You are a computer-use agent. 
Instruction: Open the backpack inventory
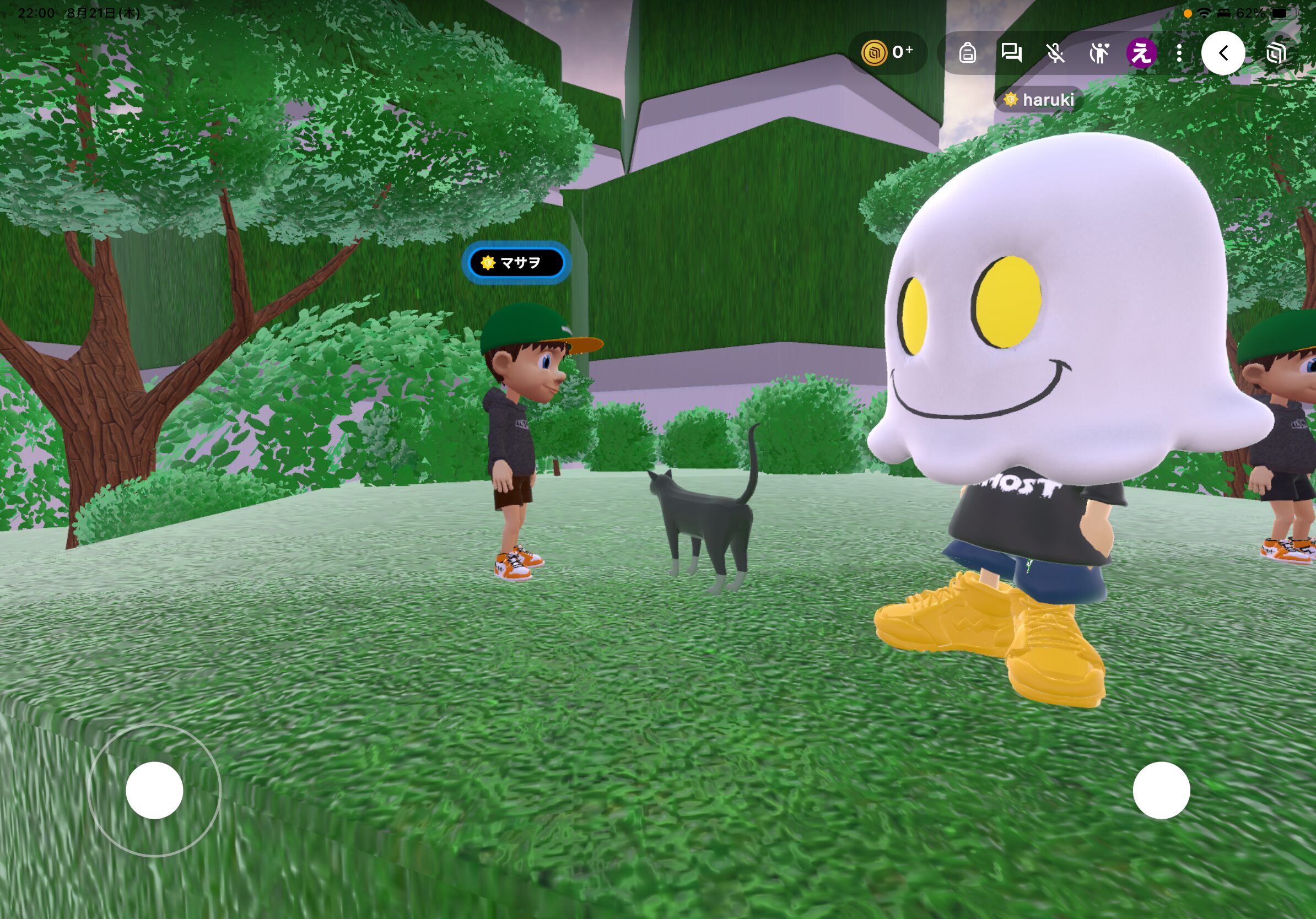968,53
